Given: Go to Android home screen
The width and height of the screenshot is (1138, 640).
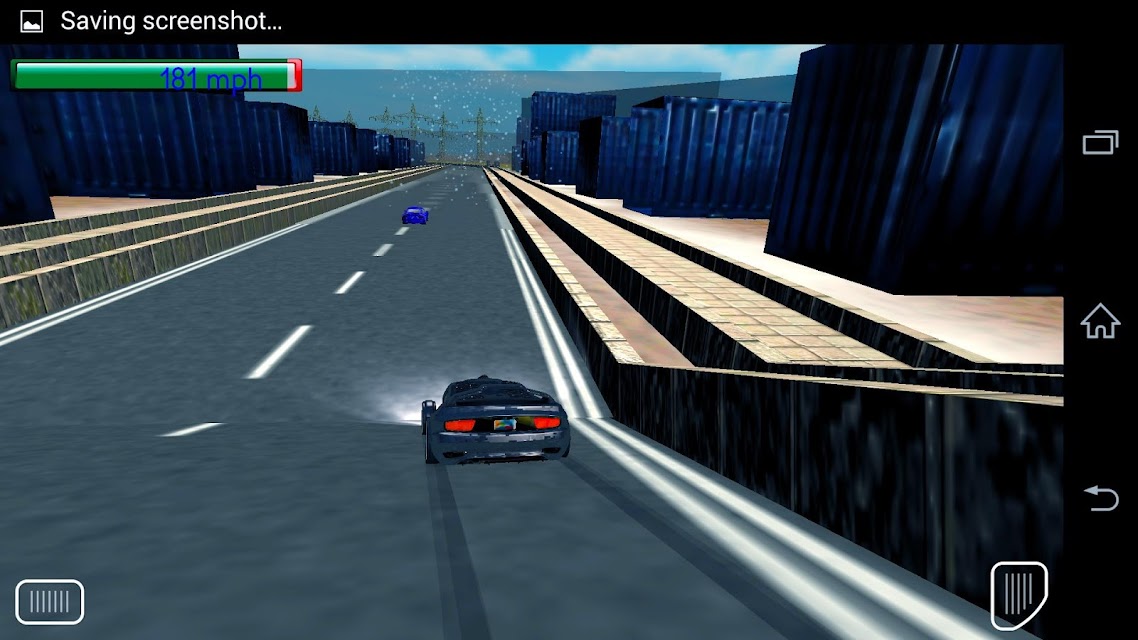Looking at the screenshot, I should pyautogui.click(x=1100, y=322).
